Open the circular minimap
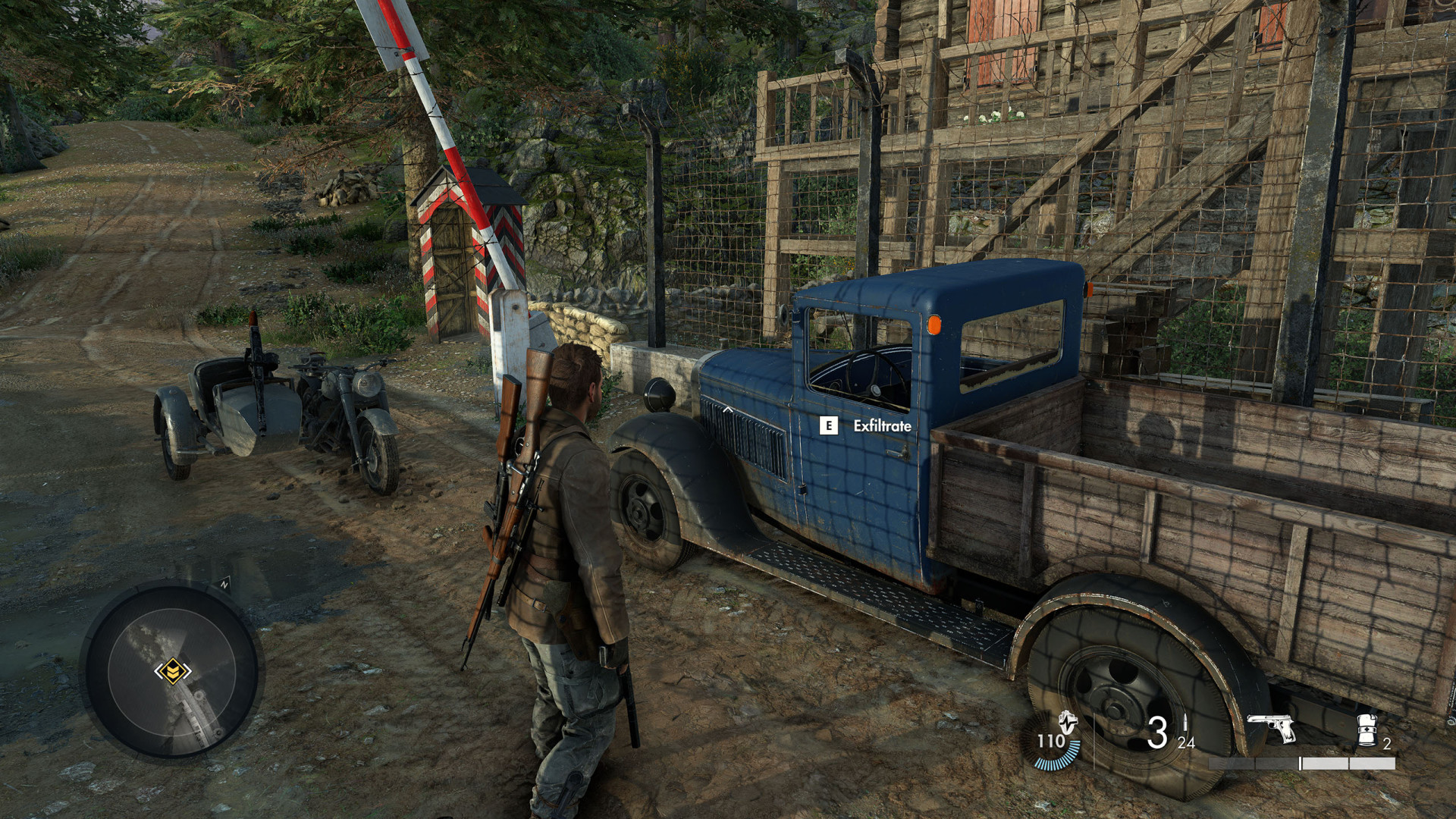 pyautogui.click(x=171, y=672)
